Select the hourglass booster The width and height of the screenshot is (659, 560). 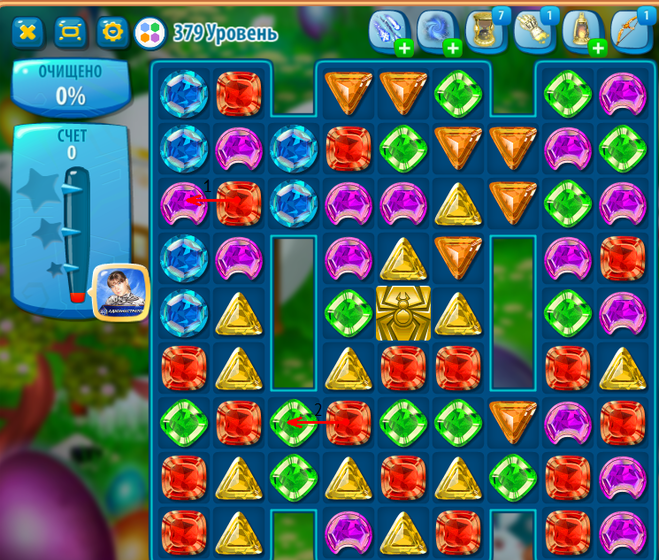click(485, 31)
